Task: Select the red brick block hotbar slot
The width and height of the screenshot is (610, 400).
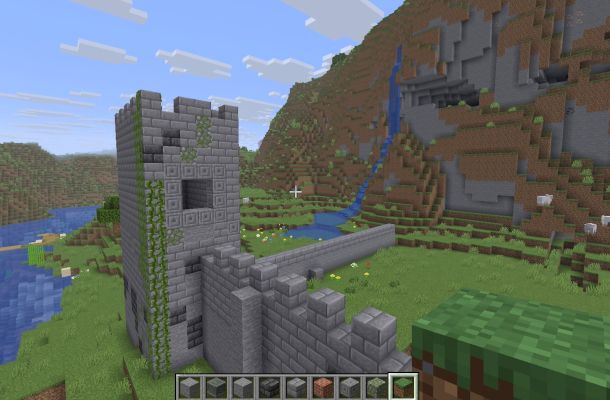Action: pyautogui.click(x=323, y=387)
